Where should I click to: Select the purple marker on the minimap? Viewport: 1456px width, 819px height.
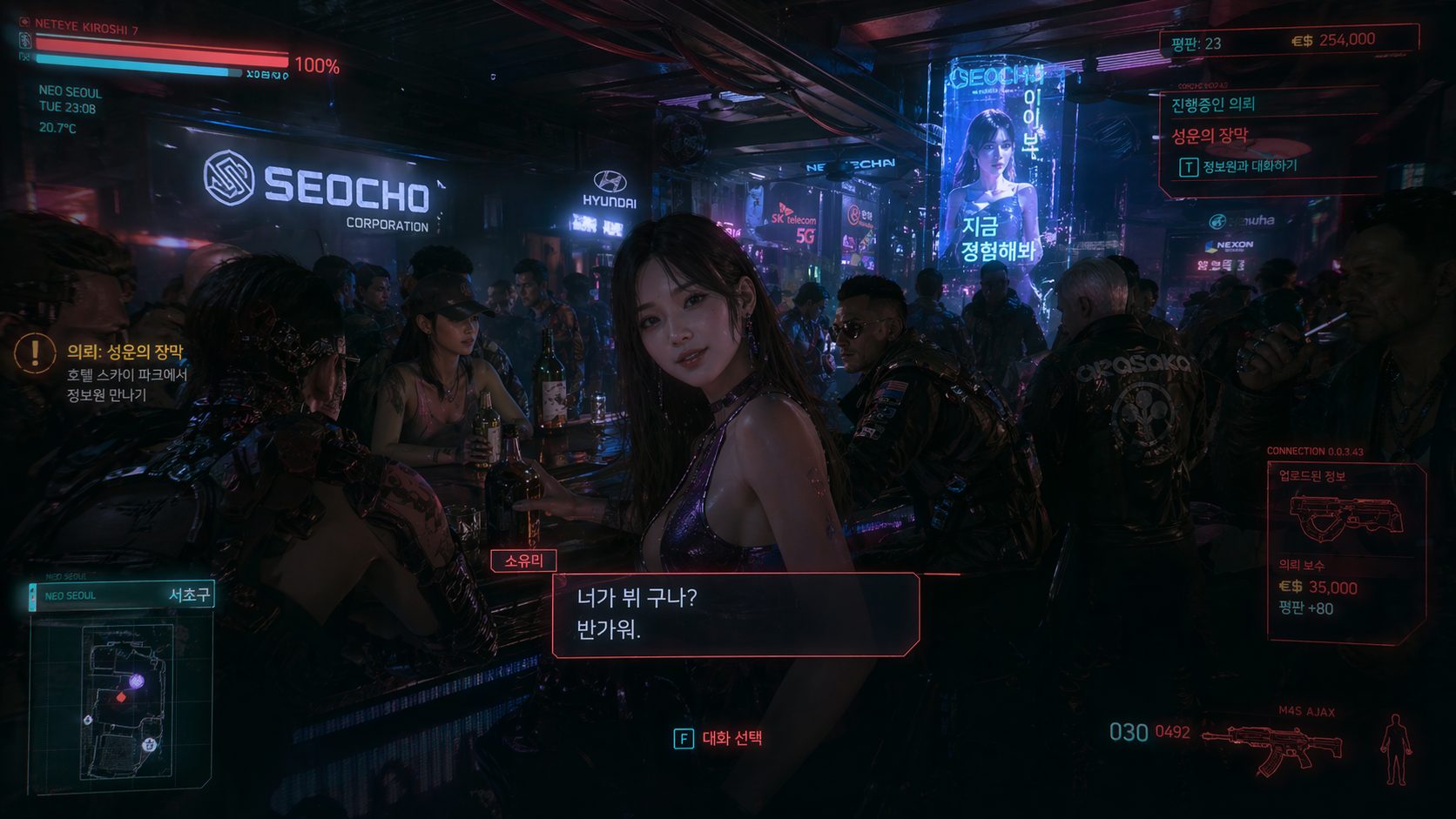point(137,681)
